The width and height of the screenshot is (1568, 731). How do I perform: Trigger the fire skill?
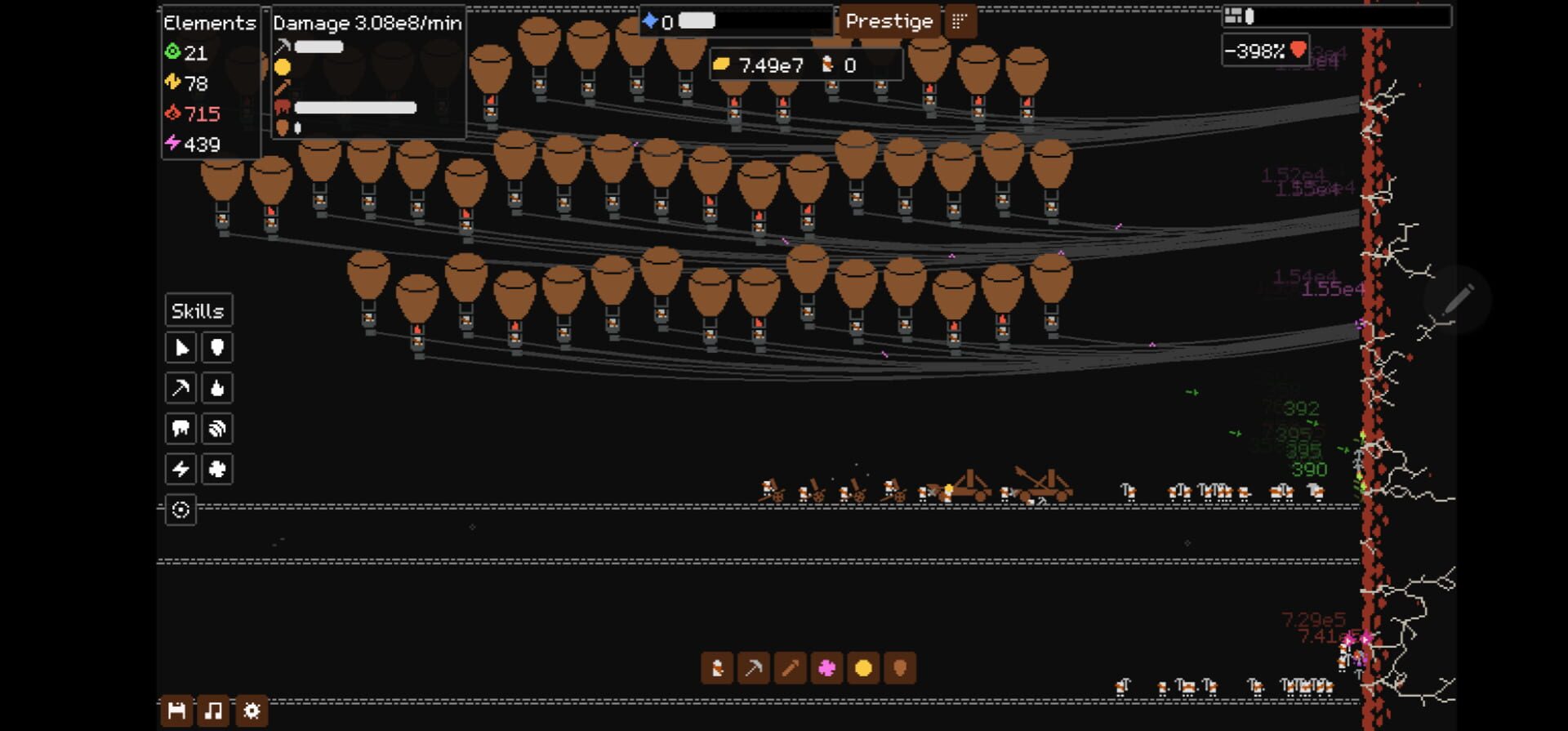click(217, 388)
